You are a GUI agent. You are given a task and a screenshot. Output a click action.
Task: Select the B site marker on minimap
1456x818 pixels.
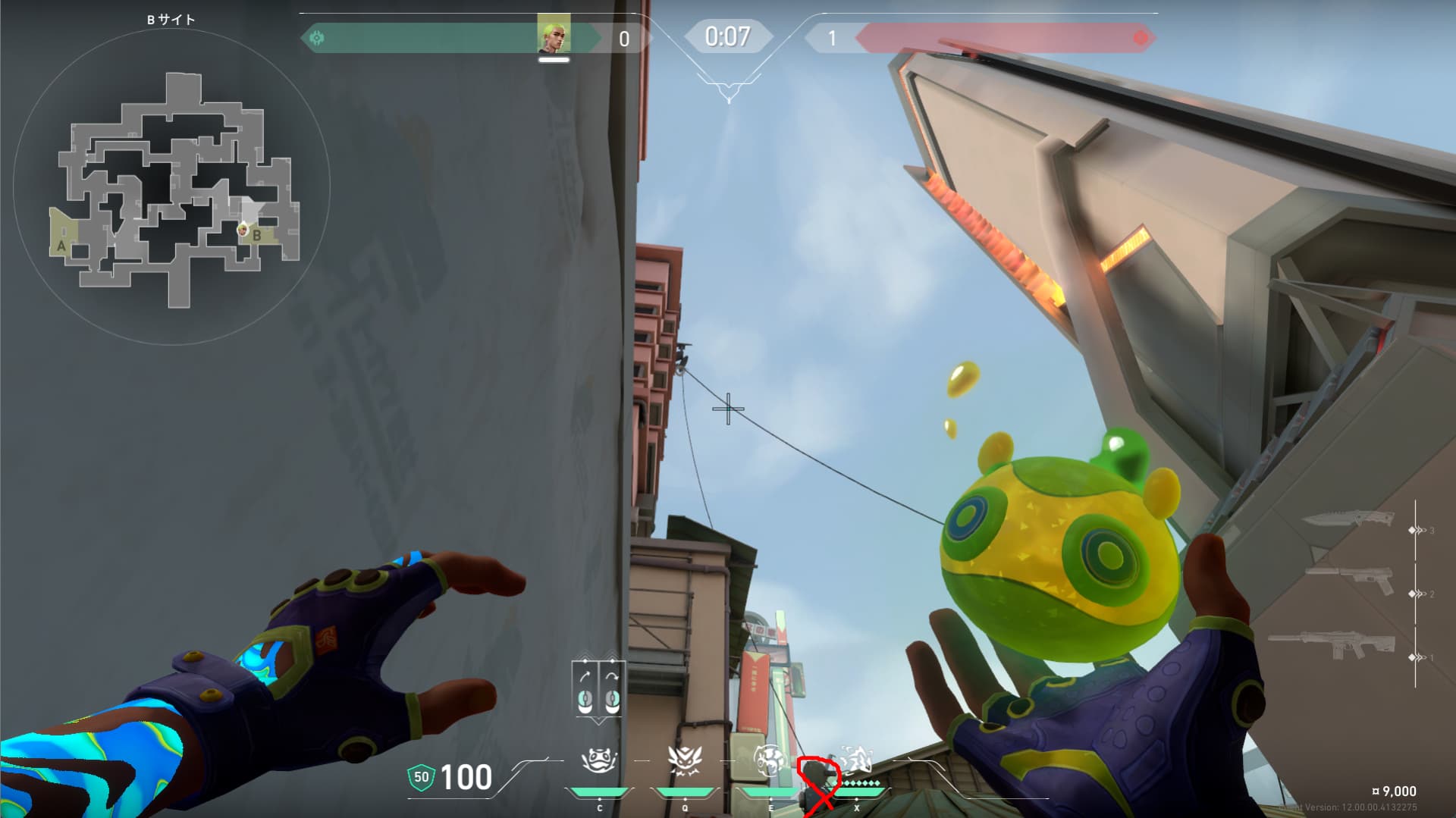(x=257, y=236)
